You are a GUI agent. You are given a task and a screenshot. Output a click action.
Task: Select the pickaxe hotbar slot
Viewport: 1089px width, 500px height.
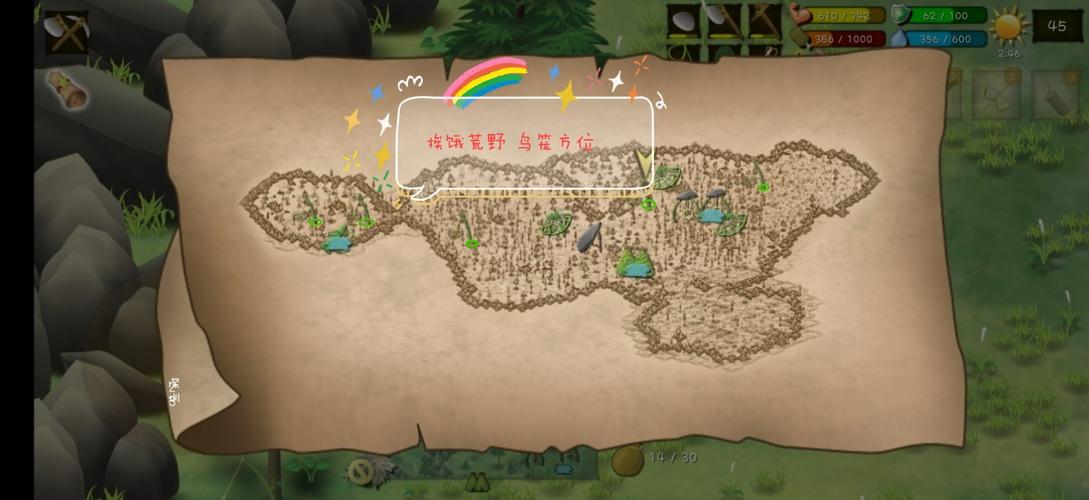click(765, 22)
